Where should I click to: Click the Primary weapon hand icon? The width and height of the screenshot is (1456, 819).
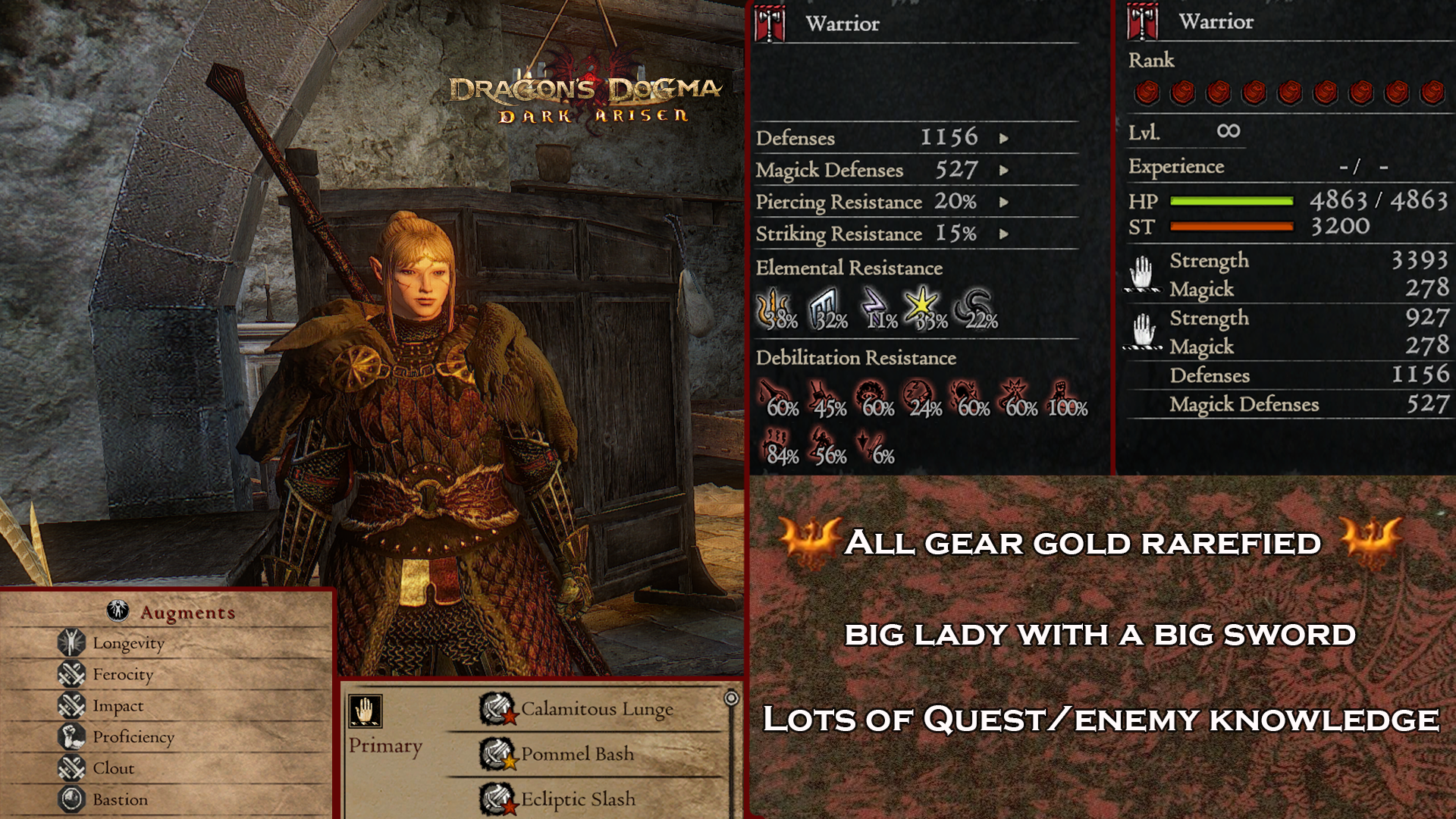pos(366,711)
